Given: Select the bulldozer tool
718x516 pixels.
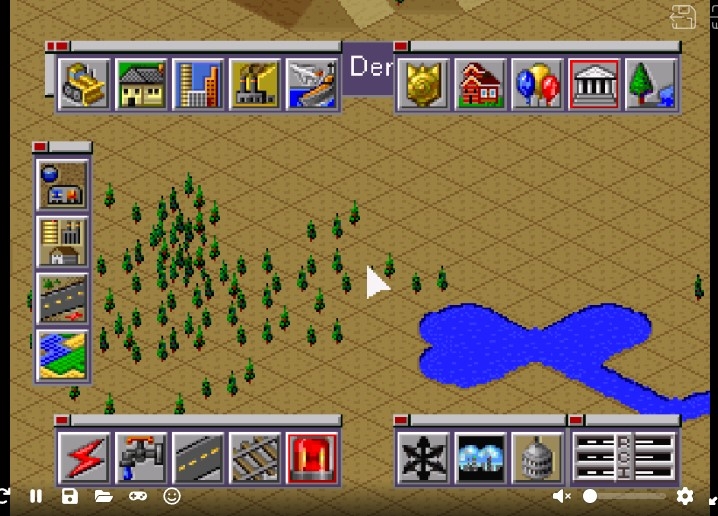Looking at the screenshot, I should tap(84, 84).
